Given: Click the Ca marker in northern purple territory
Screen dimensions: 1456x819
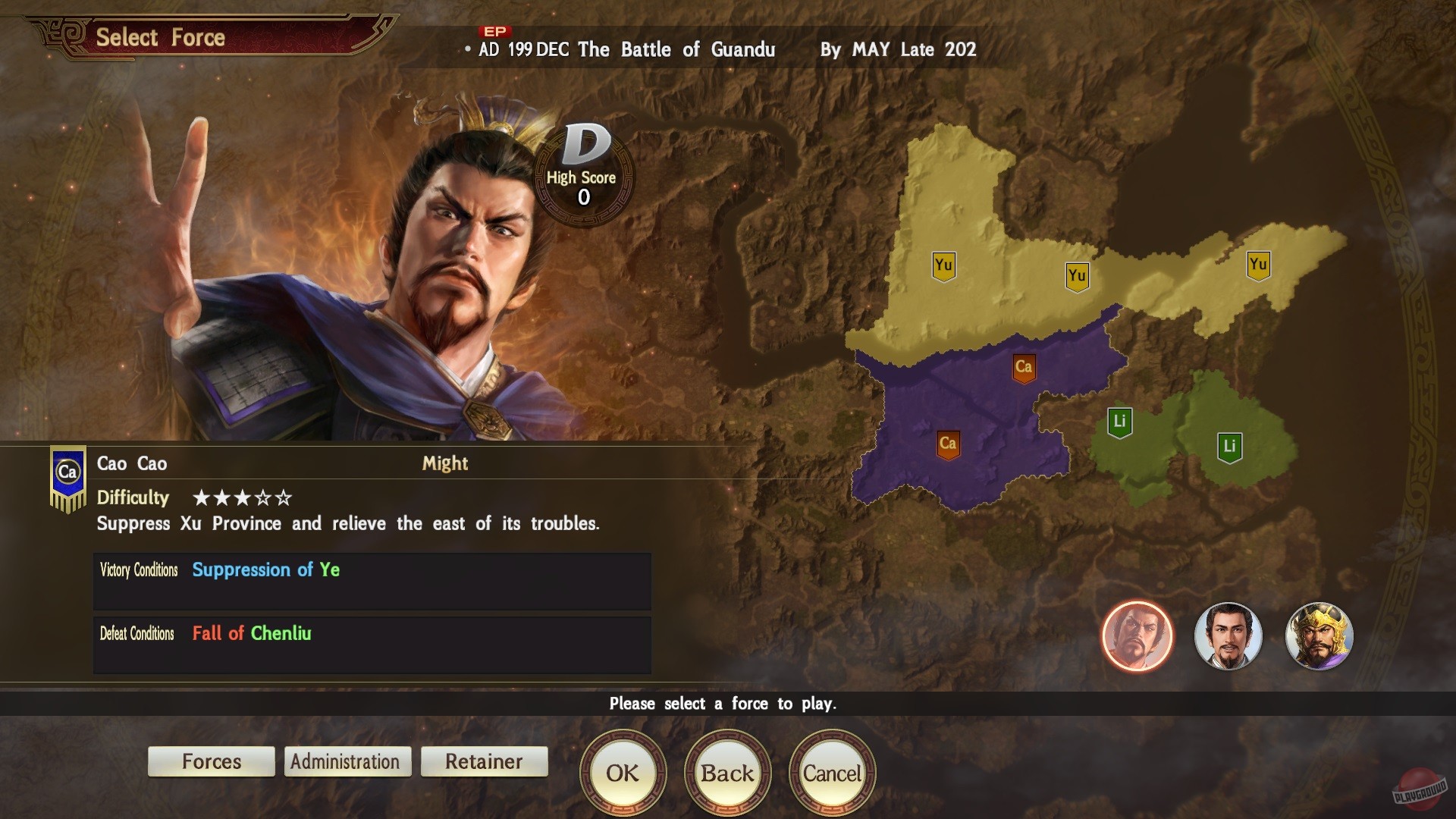Looking at the screenshot, I should pos(1024,366).
